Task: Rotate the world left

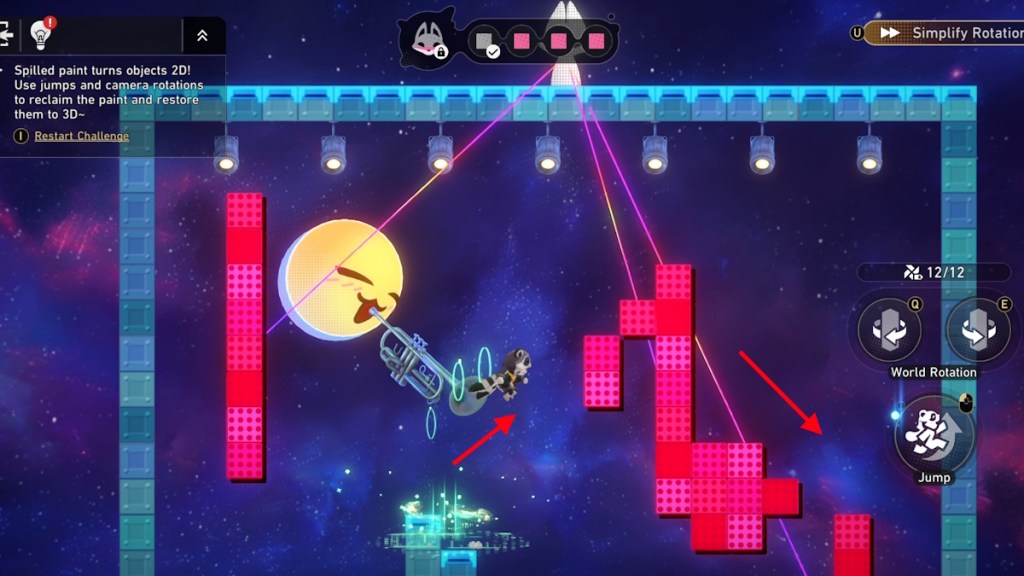Action: pyautogui.click(x=889, y=331)
